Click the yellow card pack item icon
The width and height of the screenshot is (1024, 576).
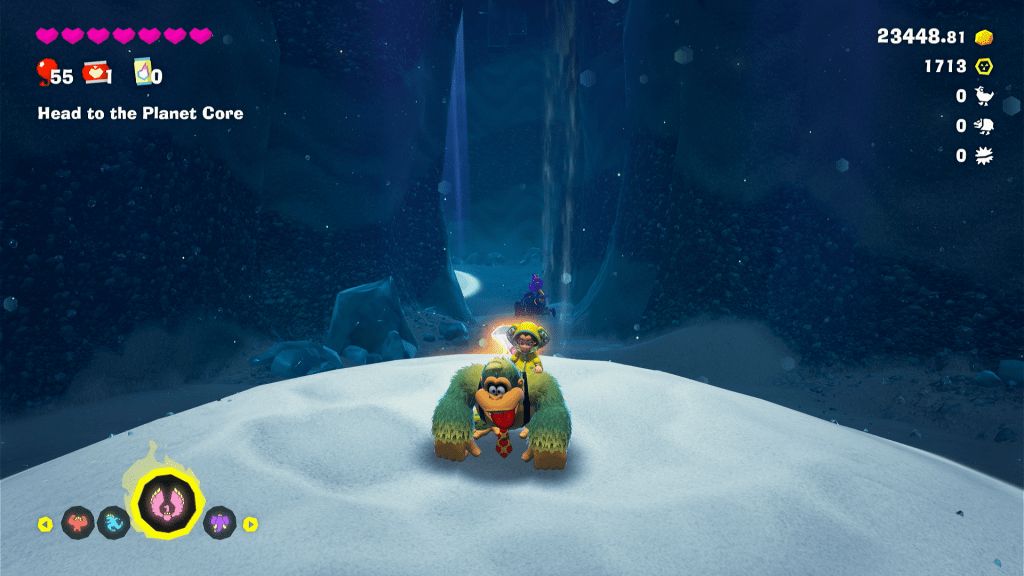[142, 72]
